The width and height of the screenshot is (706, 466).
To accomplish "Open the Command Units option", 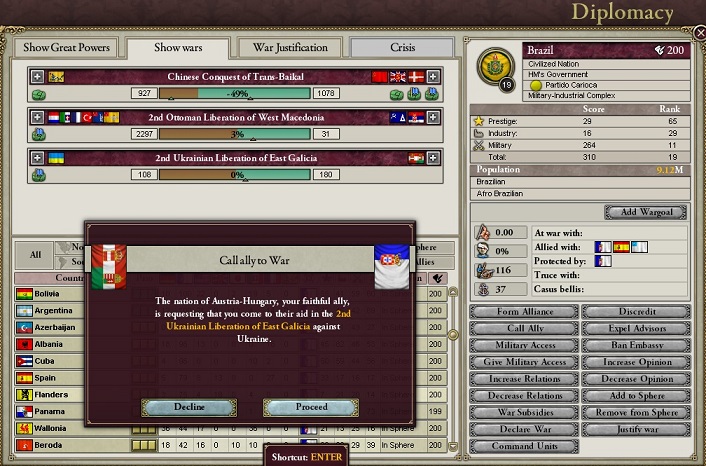I will [523, 446].
